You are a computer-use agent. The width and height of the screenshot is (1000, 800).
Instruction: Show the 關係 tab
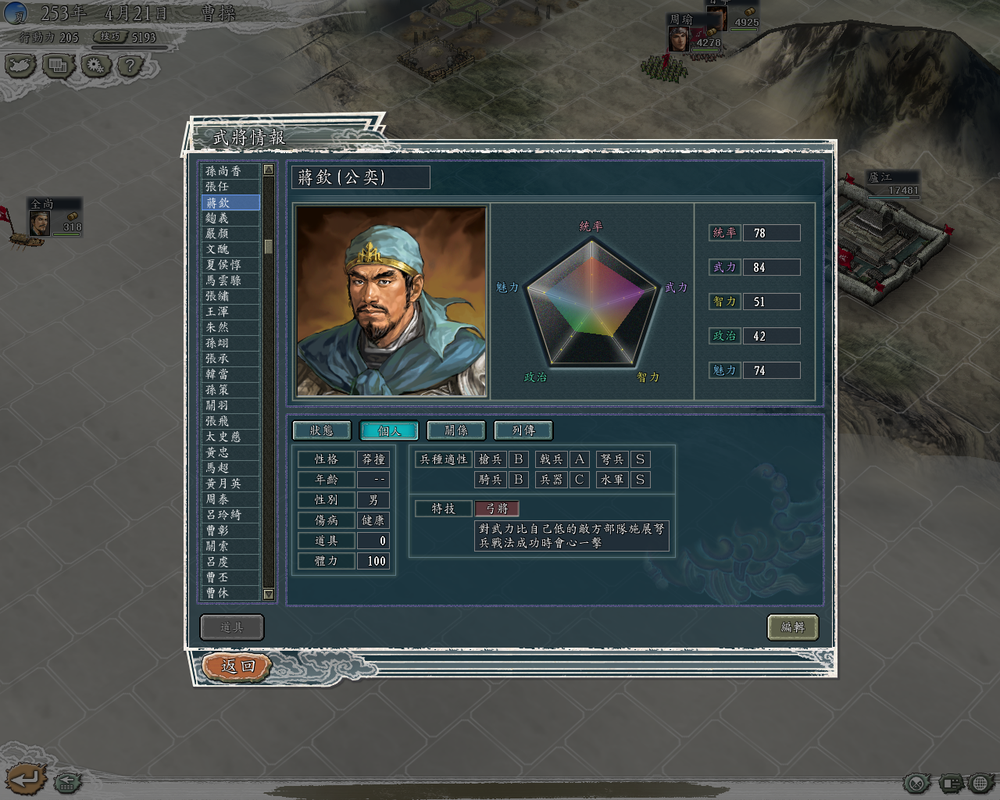click(455, 430)
